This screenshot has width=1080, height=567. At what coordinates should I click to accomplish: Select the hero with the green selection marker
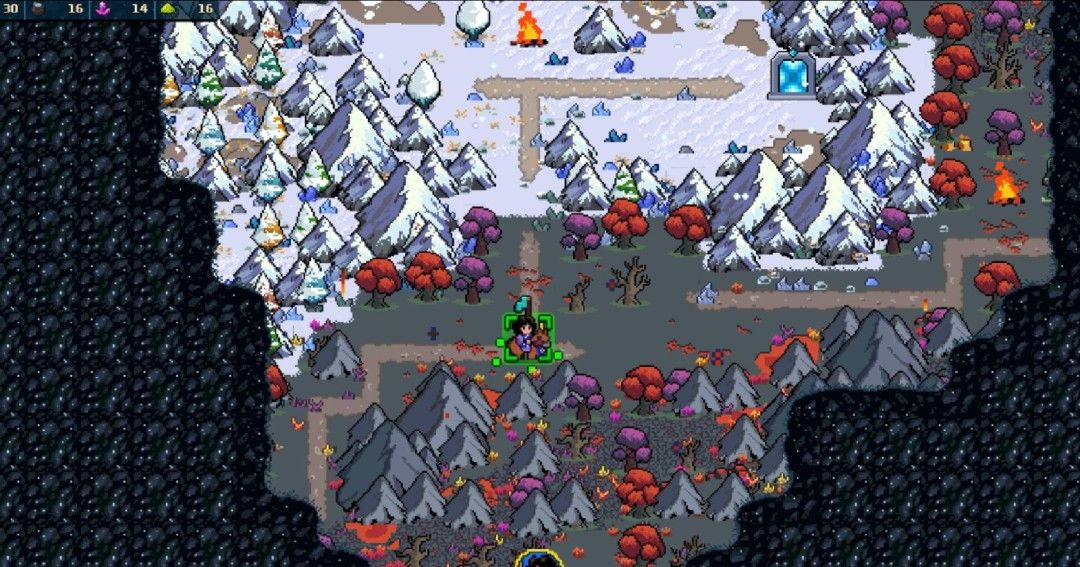point(527,339)
